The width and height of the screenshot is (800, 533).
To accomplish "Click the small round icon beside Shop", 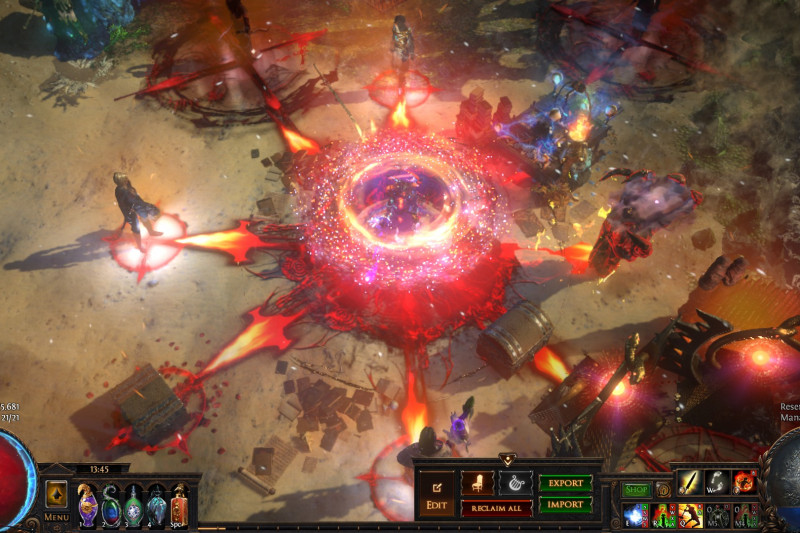I will click(x=663, y=490).
